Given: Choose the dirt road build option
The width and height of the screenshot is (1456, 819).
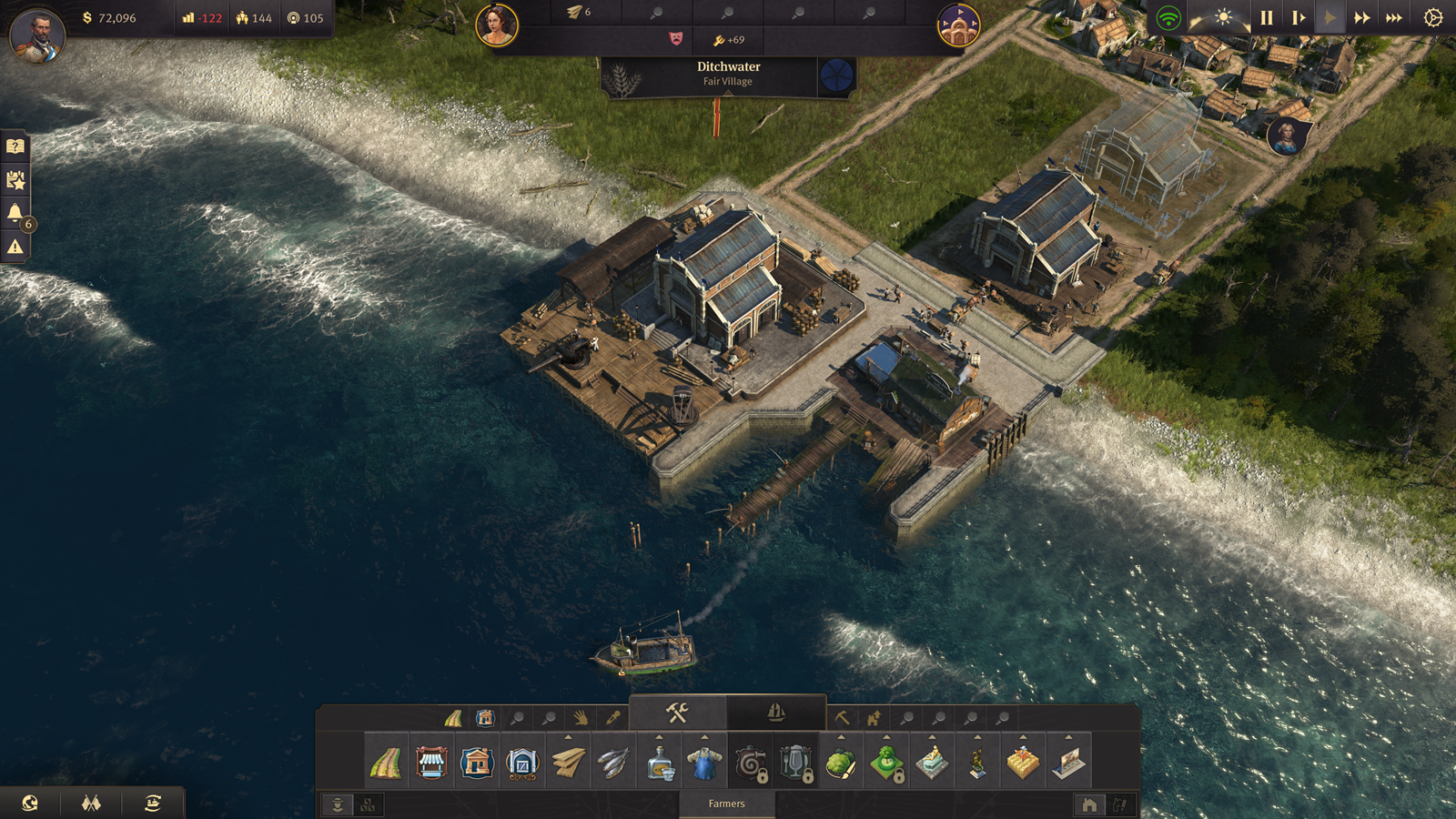Looking at the screenshot, I should (386, 763).
